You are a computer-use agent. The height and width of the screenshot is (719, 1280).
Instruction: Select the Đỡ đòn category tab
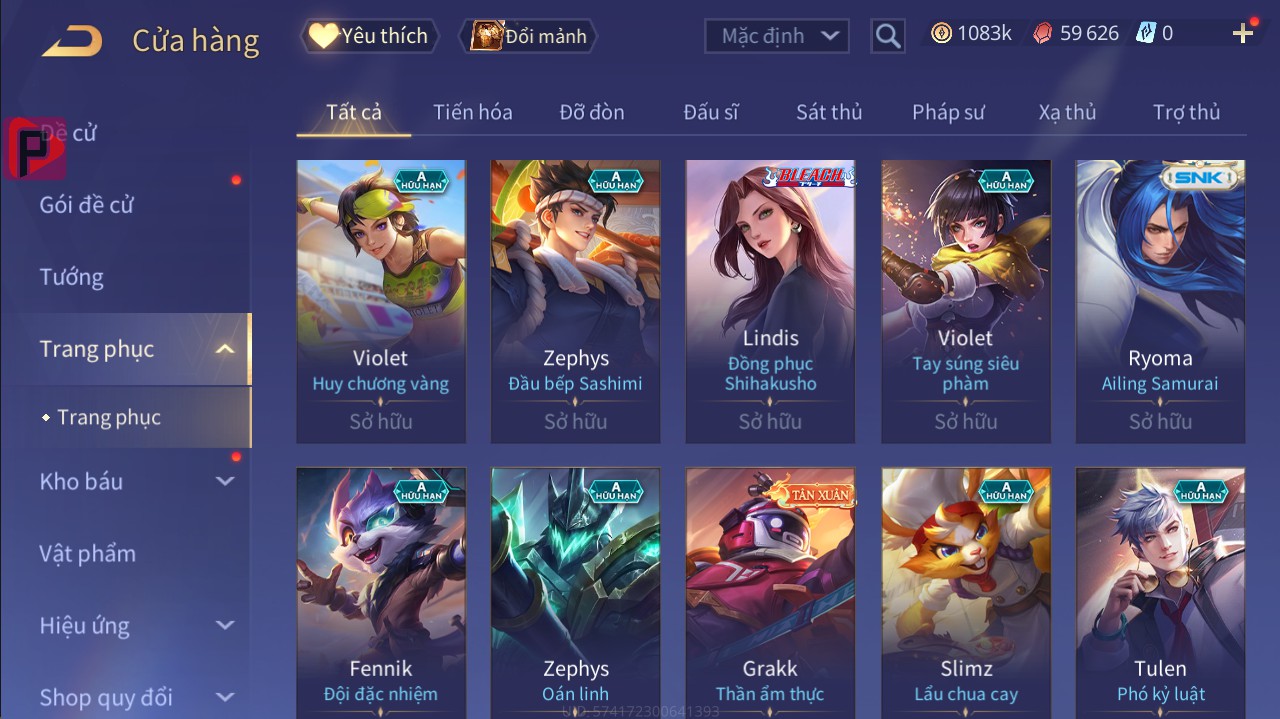click(x=592, y=112)
